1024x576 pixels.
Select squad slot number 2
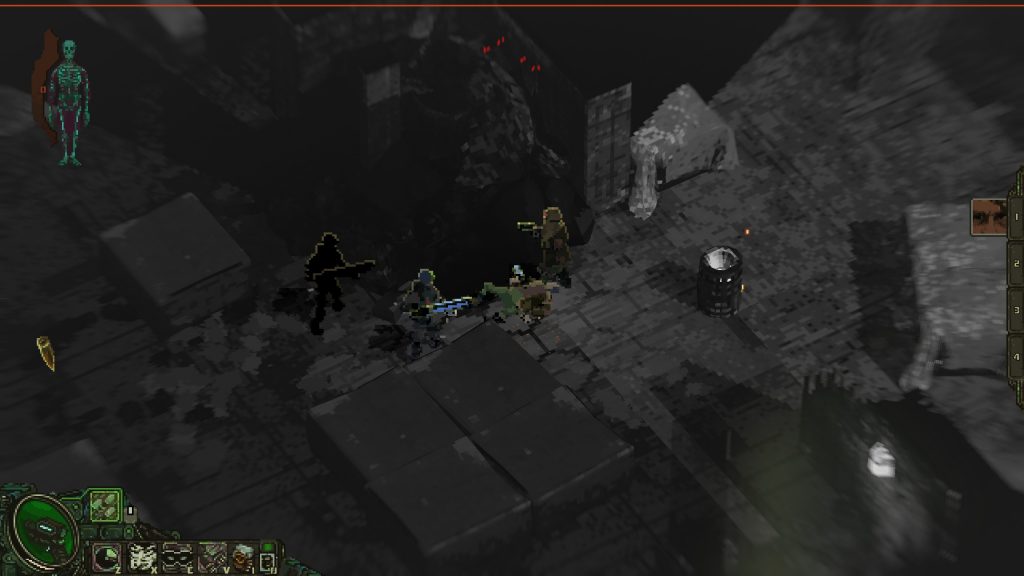[x=1014, y=262]
